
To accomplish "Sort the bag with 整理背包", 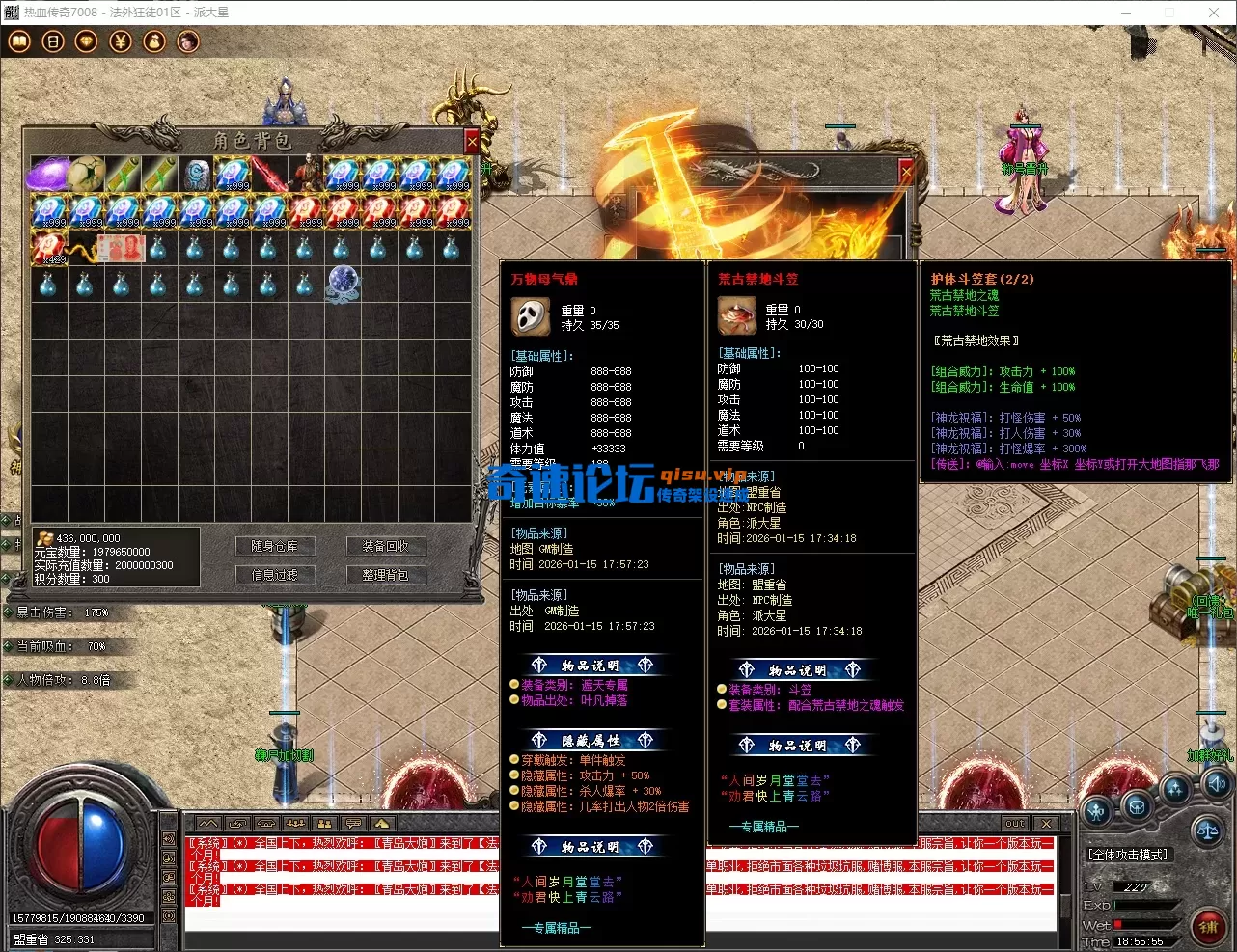I will click(385, 575).
